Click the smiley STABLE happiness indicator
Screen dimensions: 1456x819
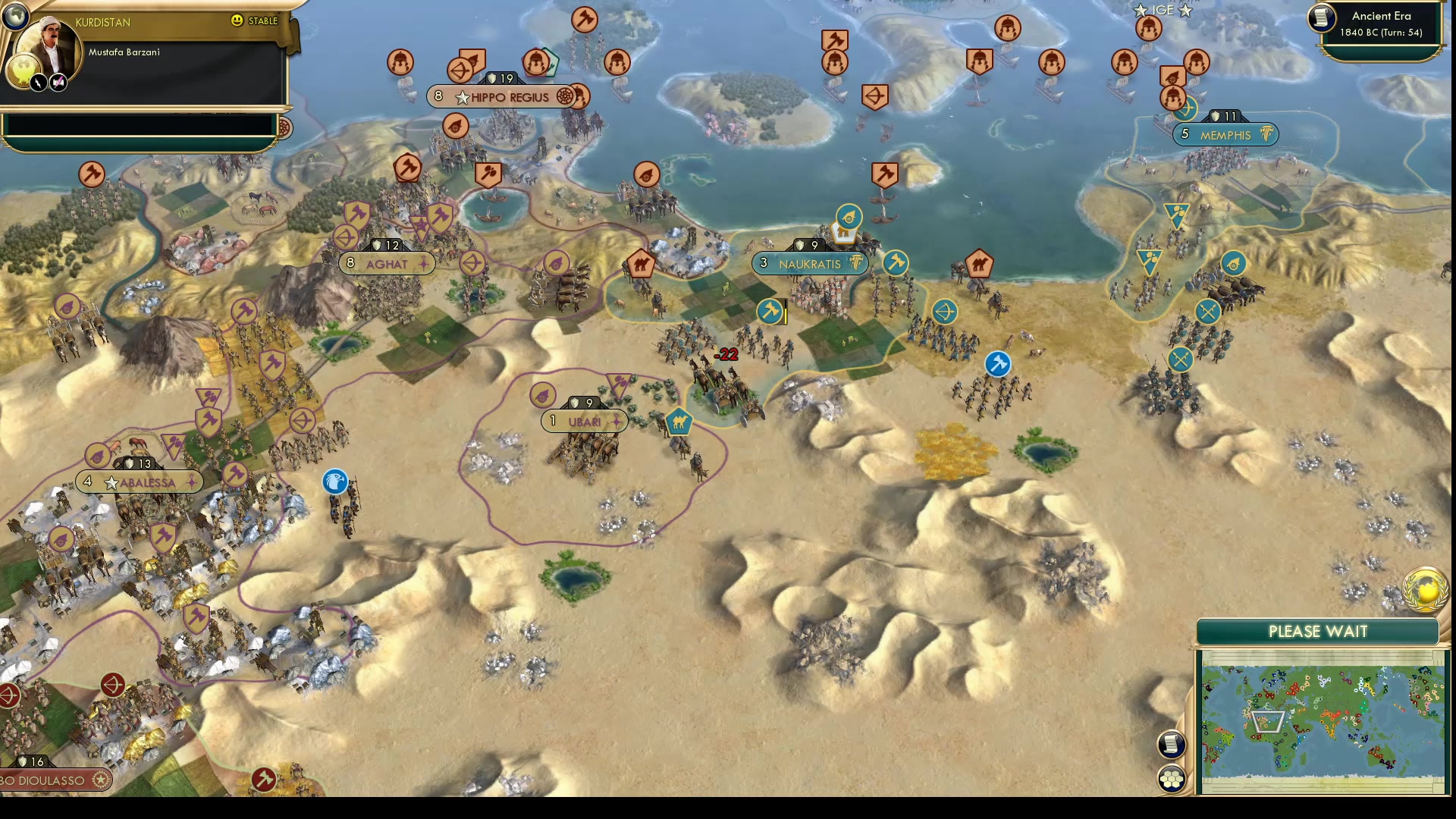click(x=237, y=21)
